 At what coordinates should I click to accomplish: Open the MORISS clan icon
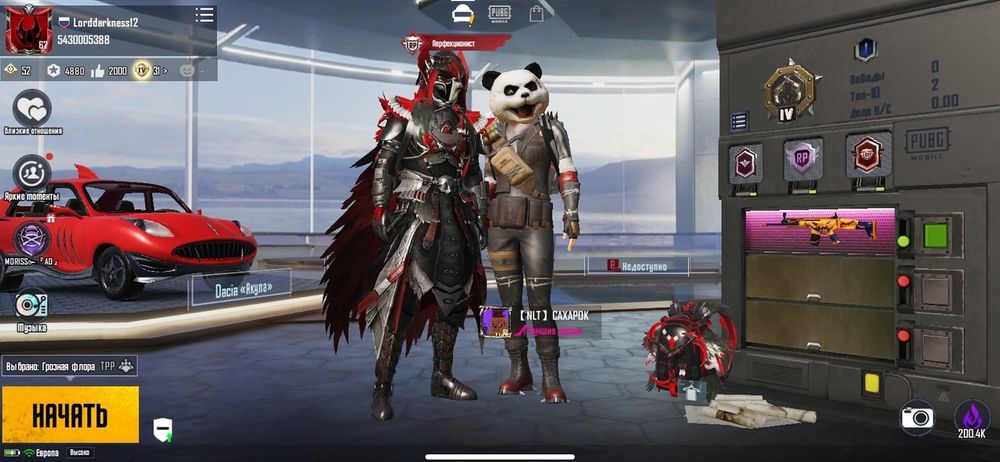coord(31,240)
